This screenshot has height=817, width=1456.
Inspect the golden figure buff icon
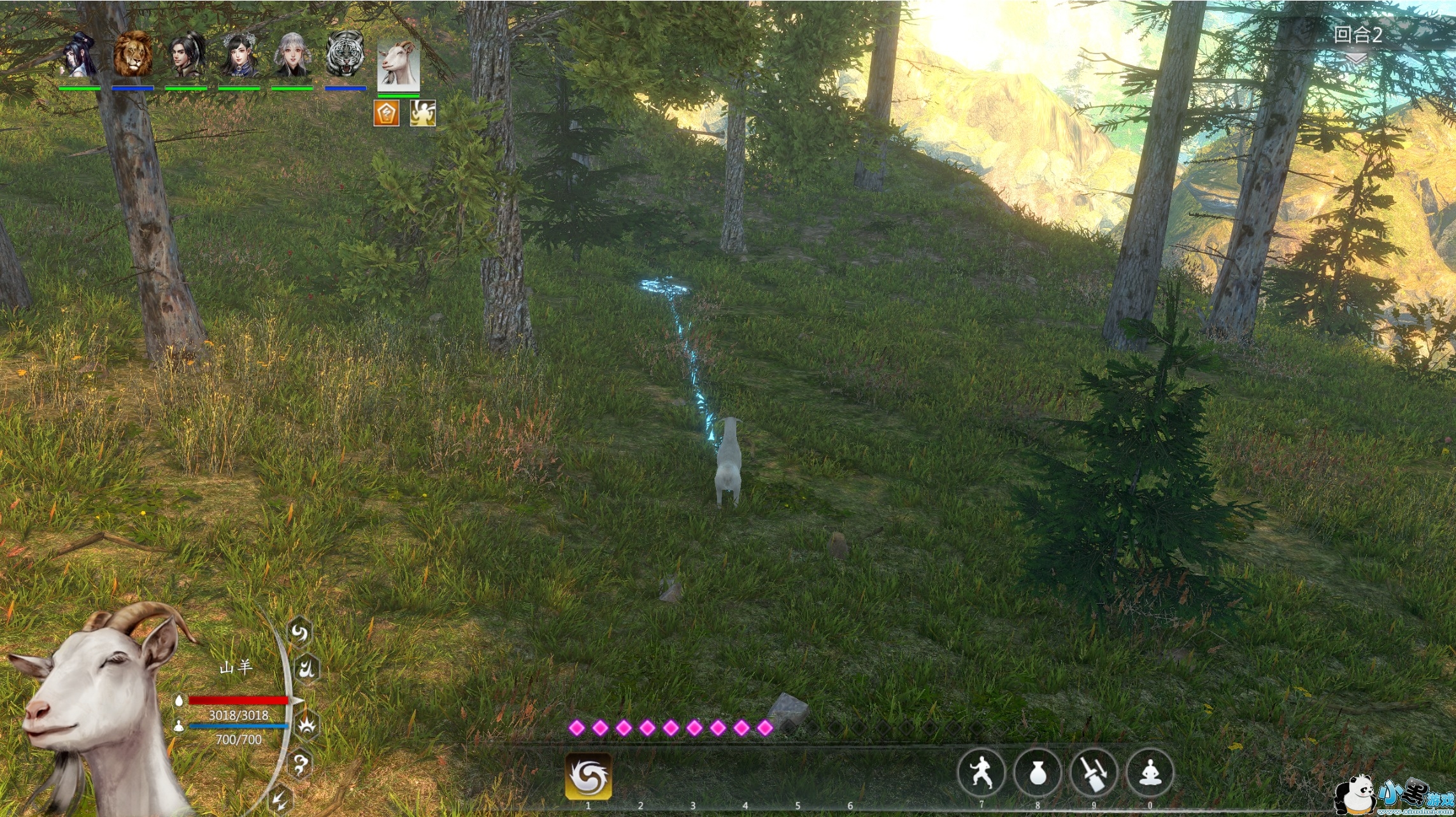[x=422, y=114]
